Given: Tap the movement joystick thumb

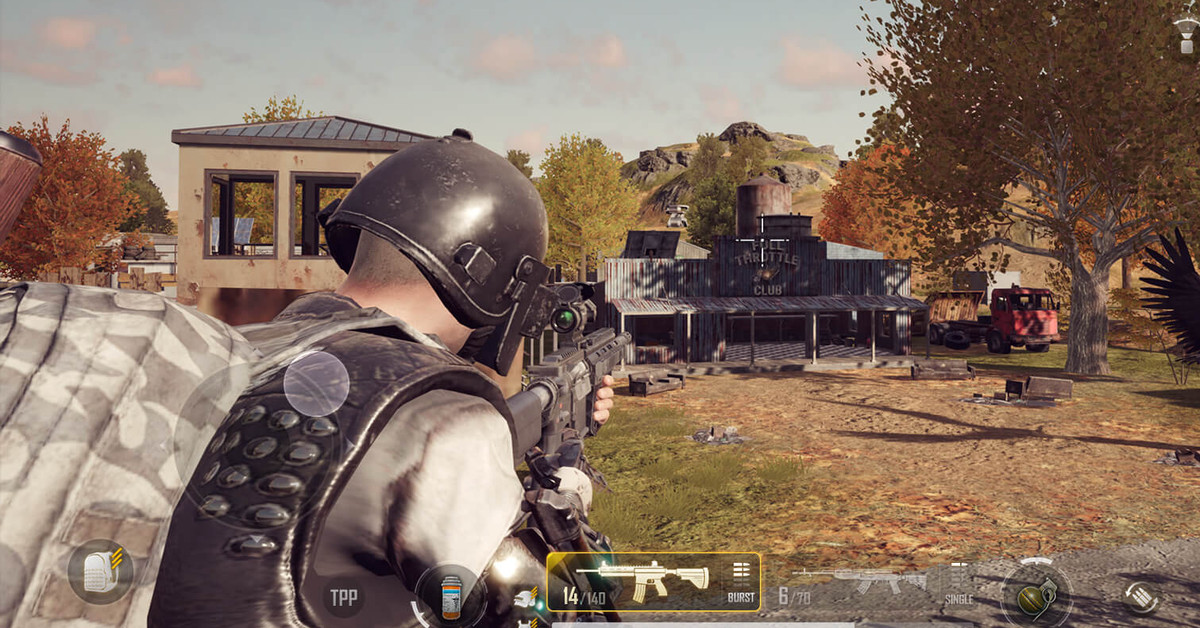Looking at the screenshot, I should click(316, 384).
